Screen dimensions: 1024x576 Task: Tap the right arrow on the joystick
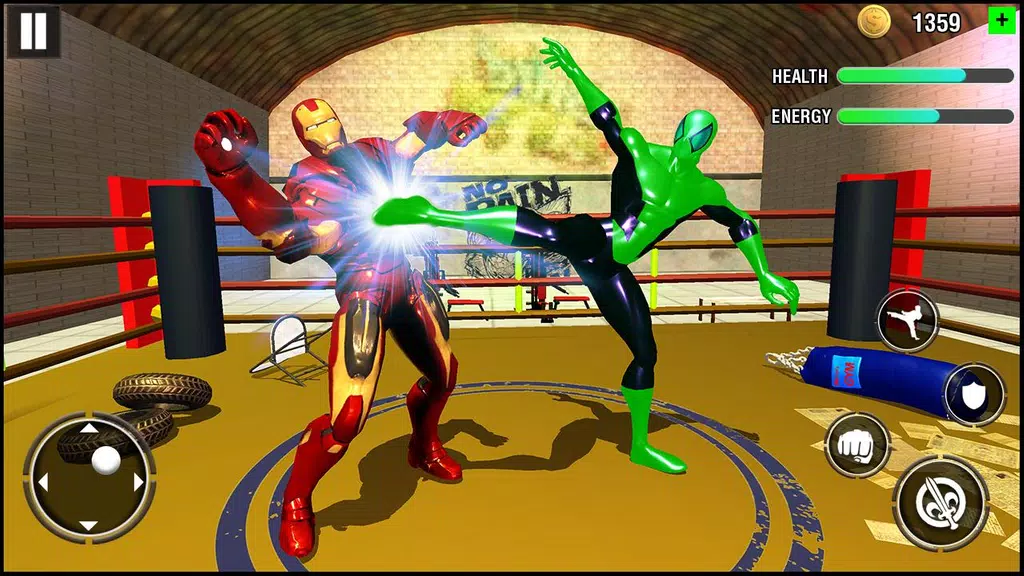(x=138, y=482)
